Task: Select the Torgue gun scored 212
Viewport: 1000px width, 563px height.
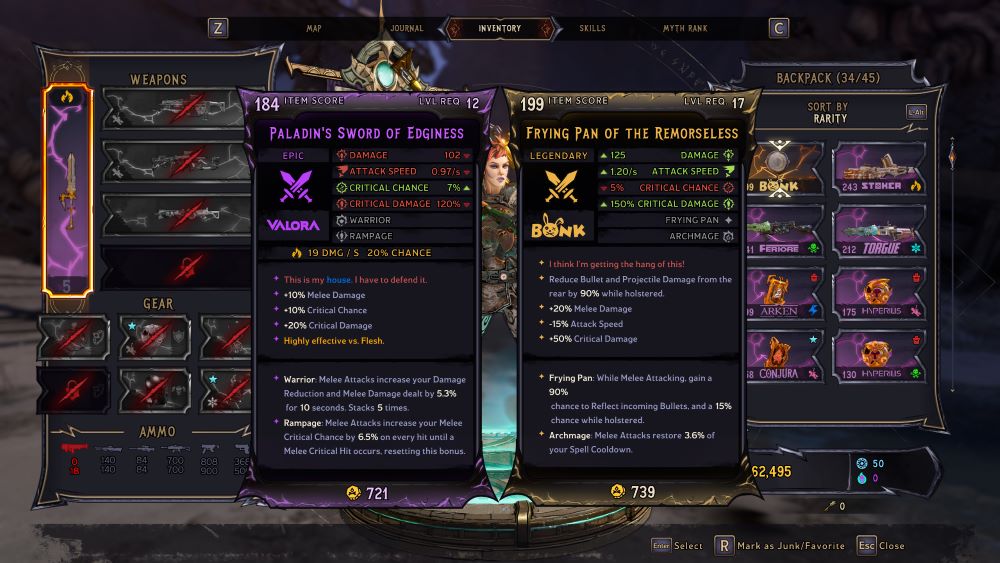Action: [875, 230]
